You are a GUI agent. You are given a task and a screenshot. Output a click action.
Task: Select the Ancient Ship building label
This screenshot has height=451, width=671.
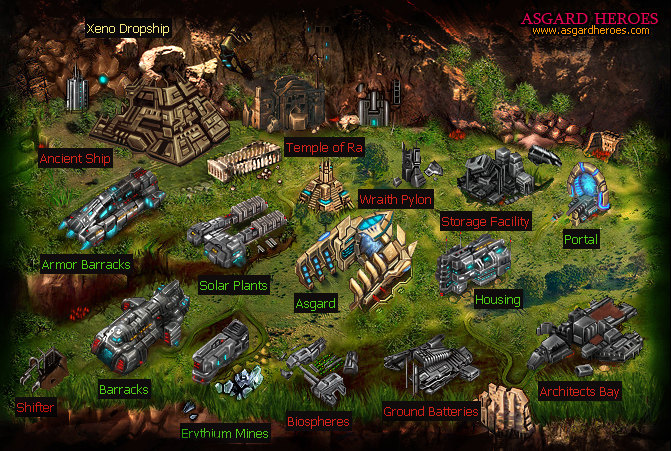click(x=75, y=159)
